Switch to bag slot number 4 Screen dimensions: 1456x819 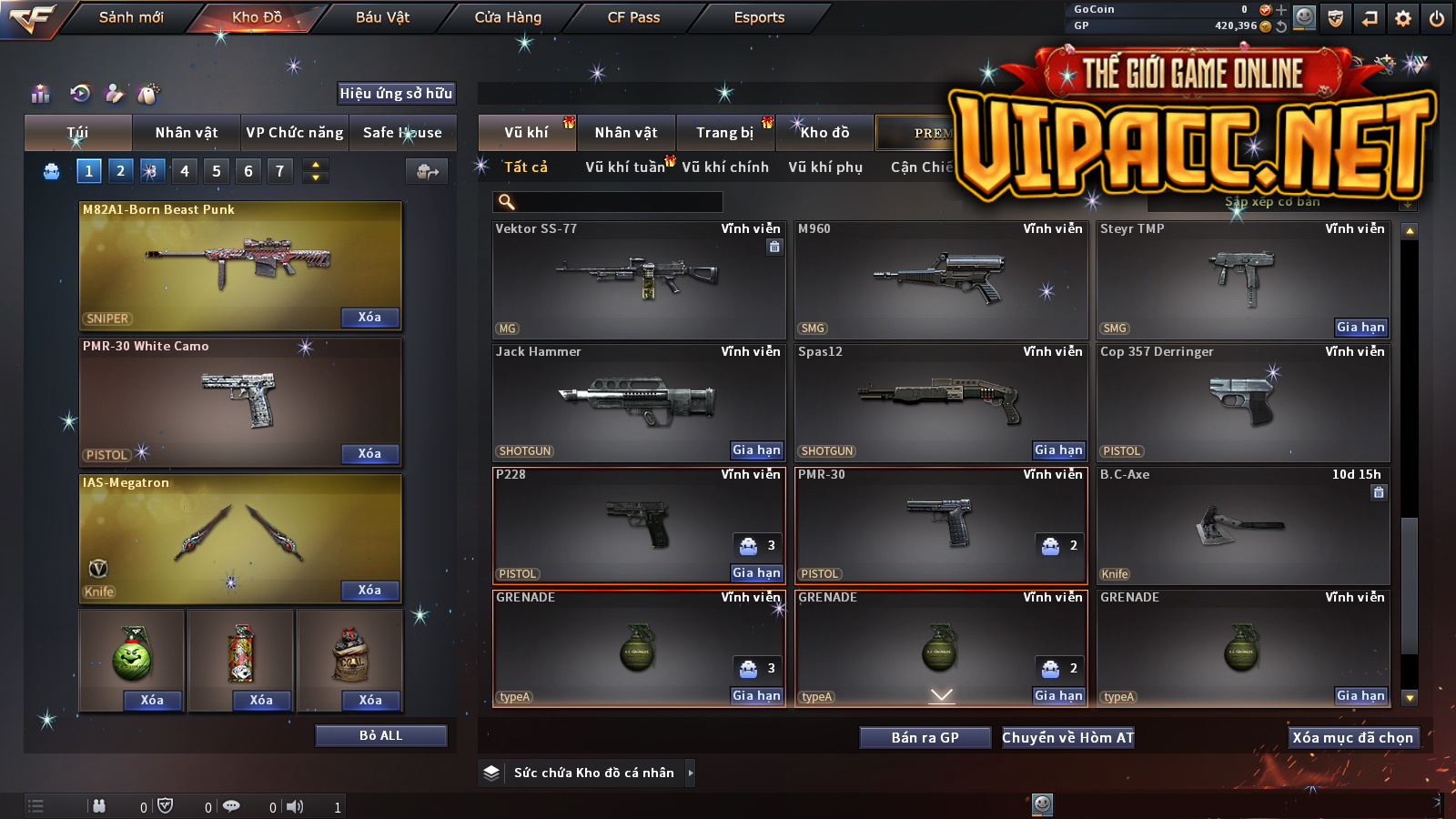(185, 171)
